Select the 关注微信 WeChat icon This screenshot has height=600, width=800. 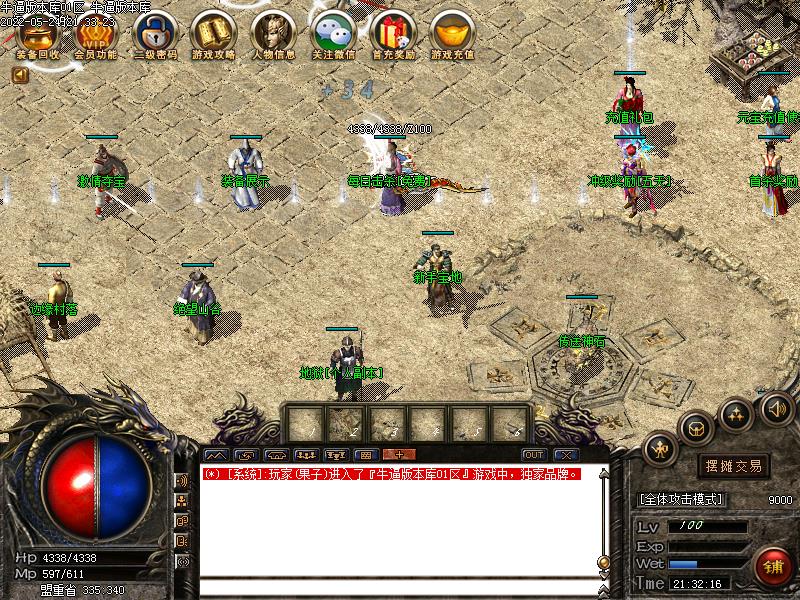(334, 35)
